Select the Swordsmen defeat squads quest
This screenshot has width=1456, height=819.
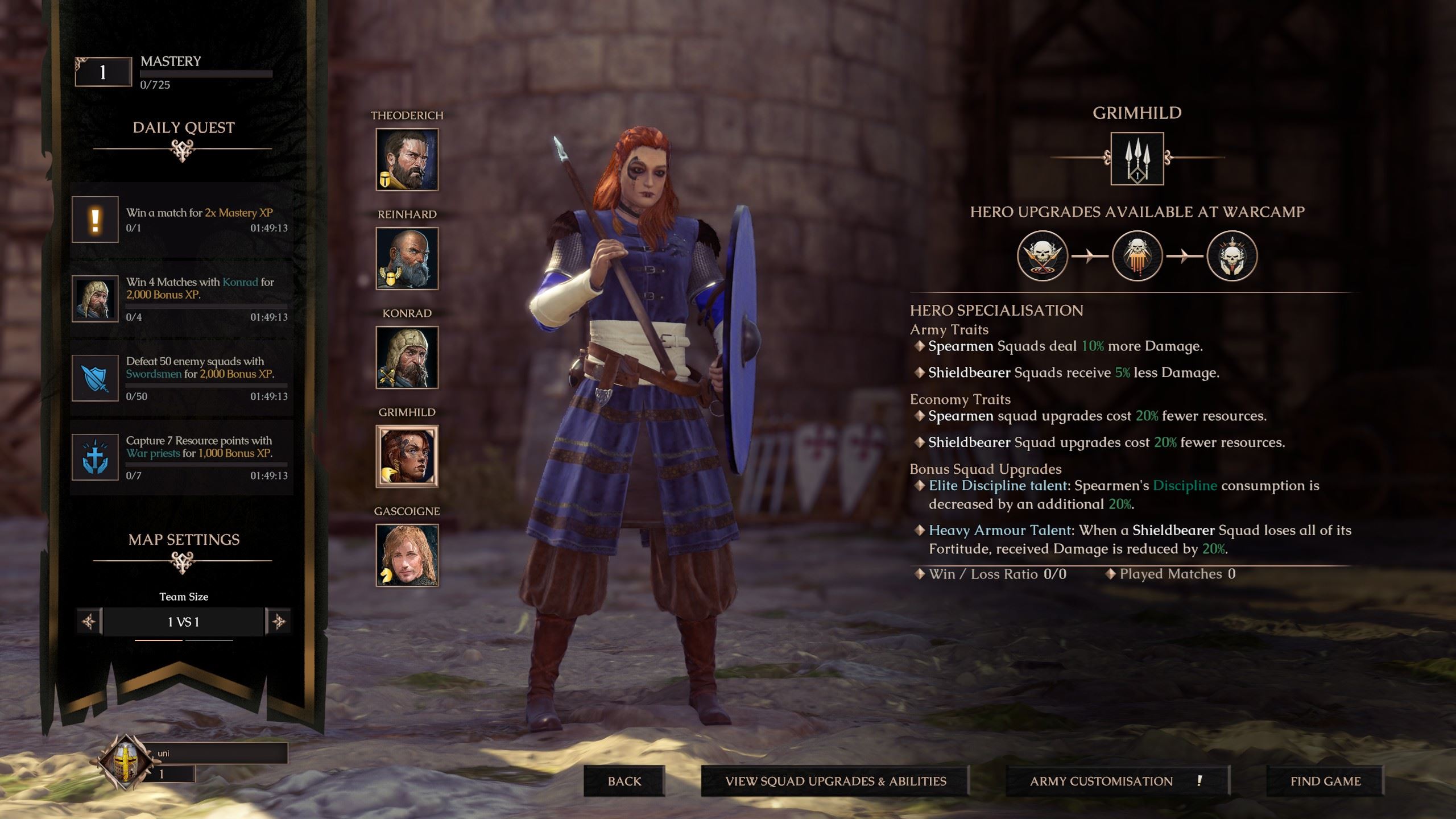click(182, 378)
